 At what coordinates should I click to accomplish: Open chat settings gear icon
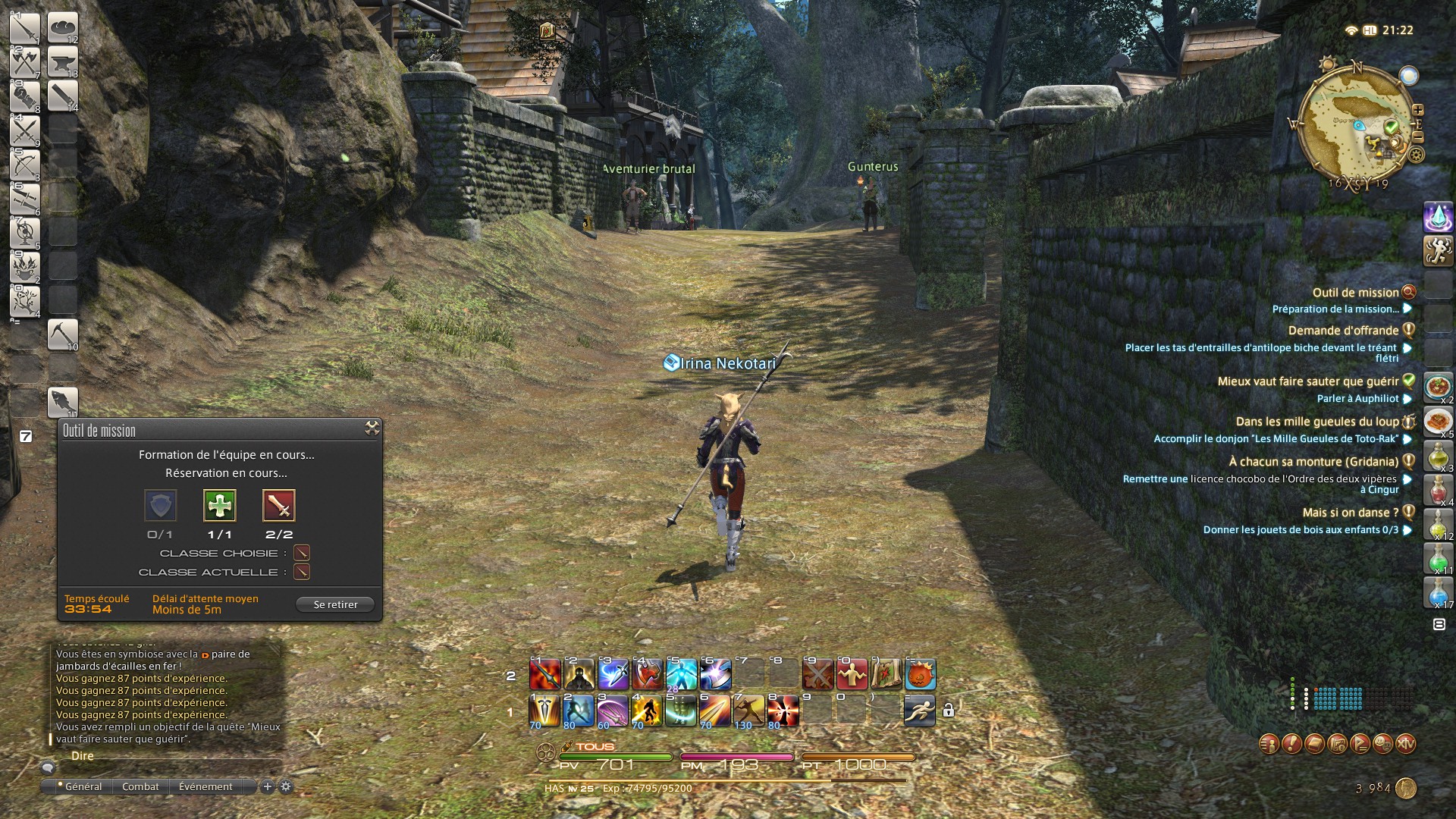[286, 786]
